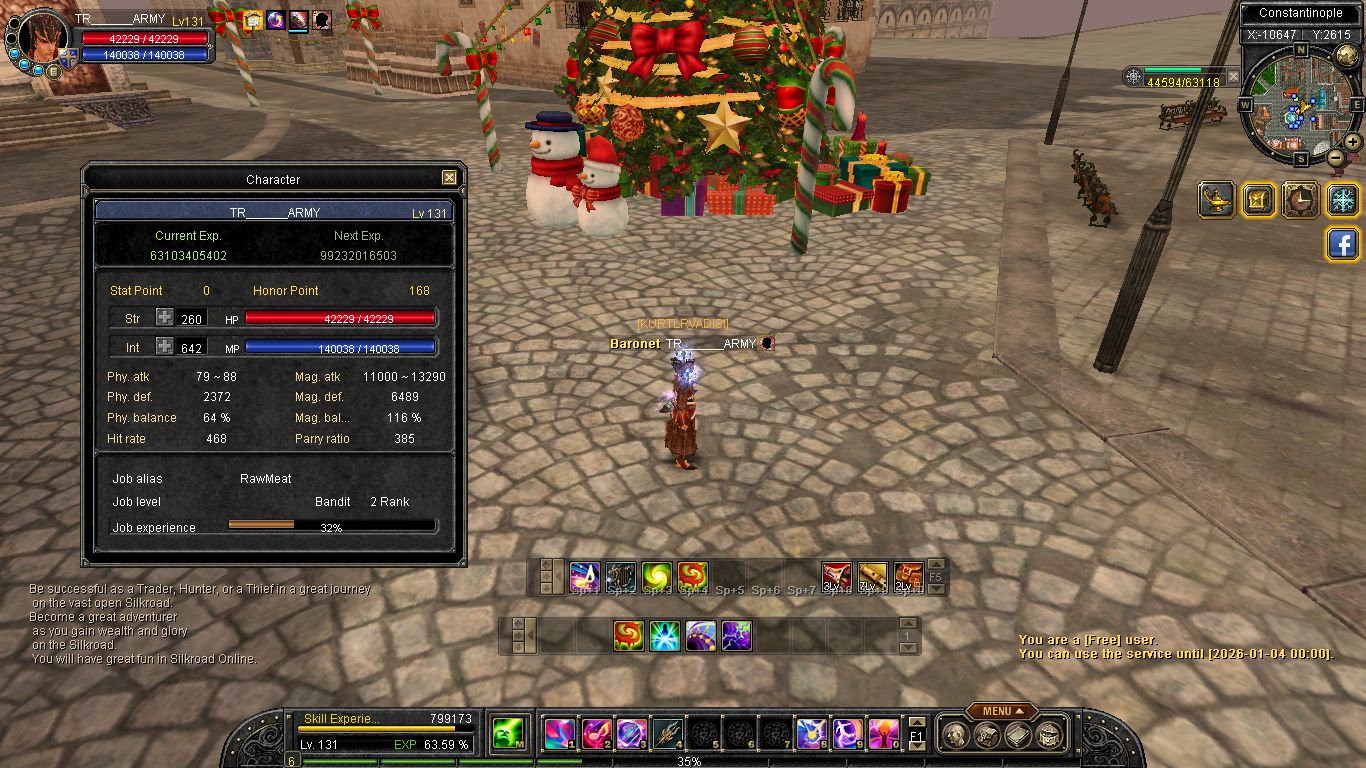1366x768 pixels.
Task: Close the Character window
Action: (449, 178)
